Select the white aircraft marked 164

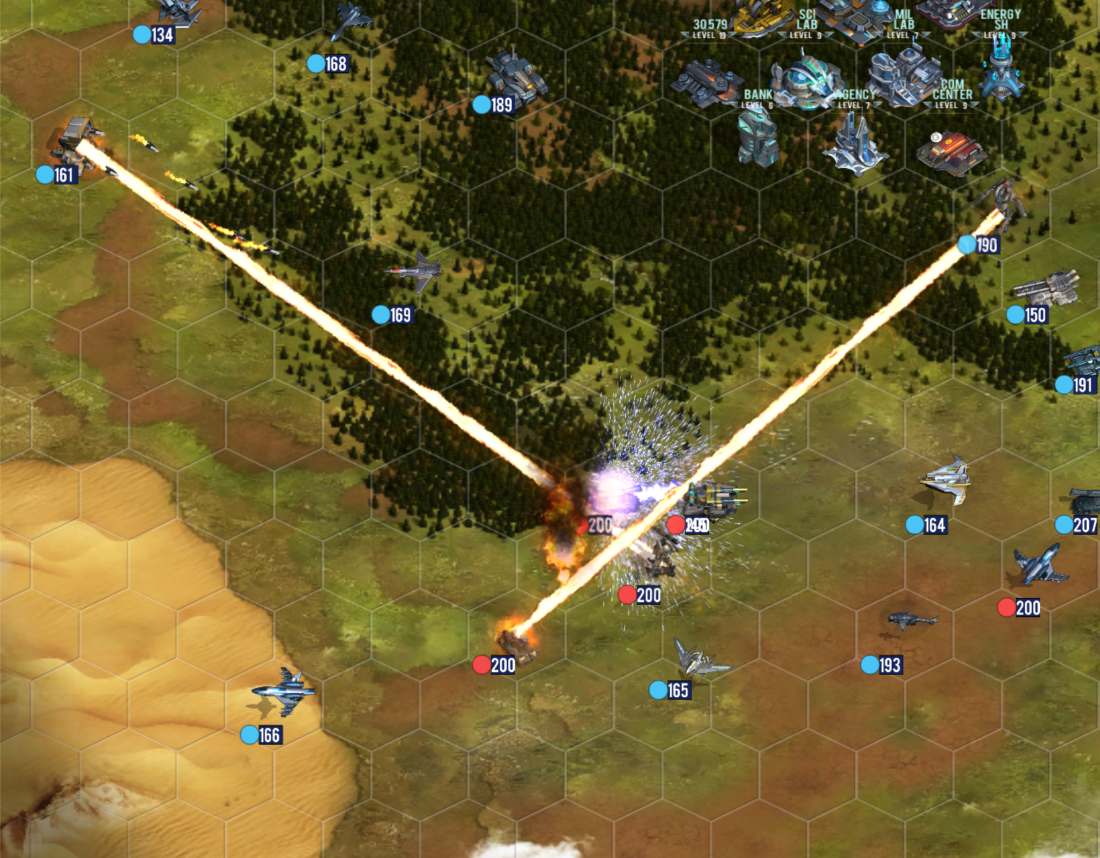[x=946, y=478]
